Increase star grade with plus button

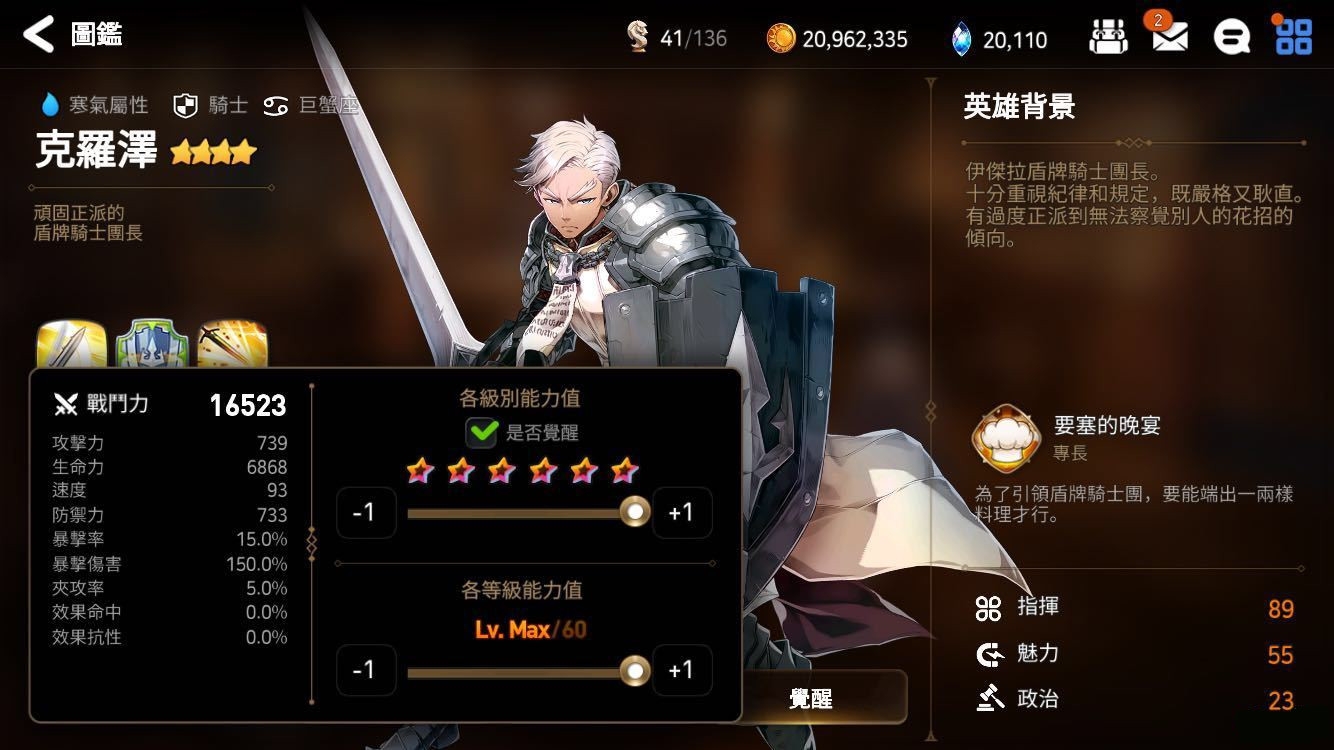click(681, 513)
